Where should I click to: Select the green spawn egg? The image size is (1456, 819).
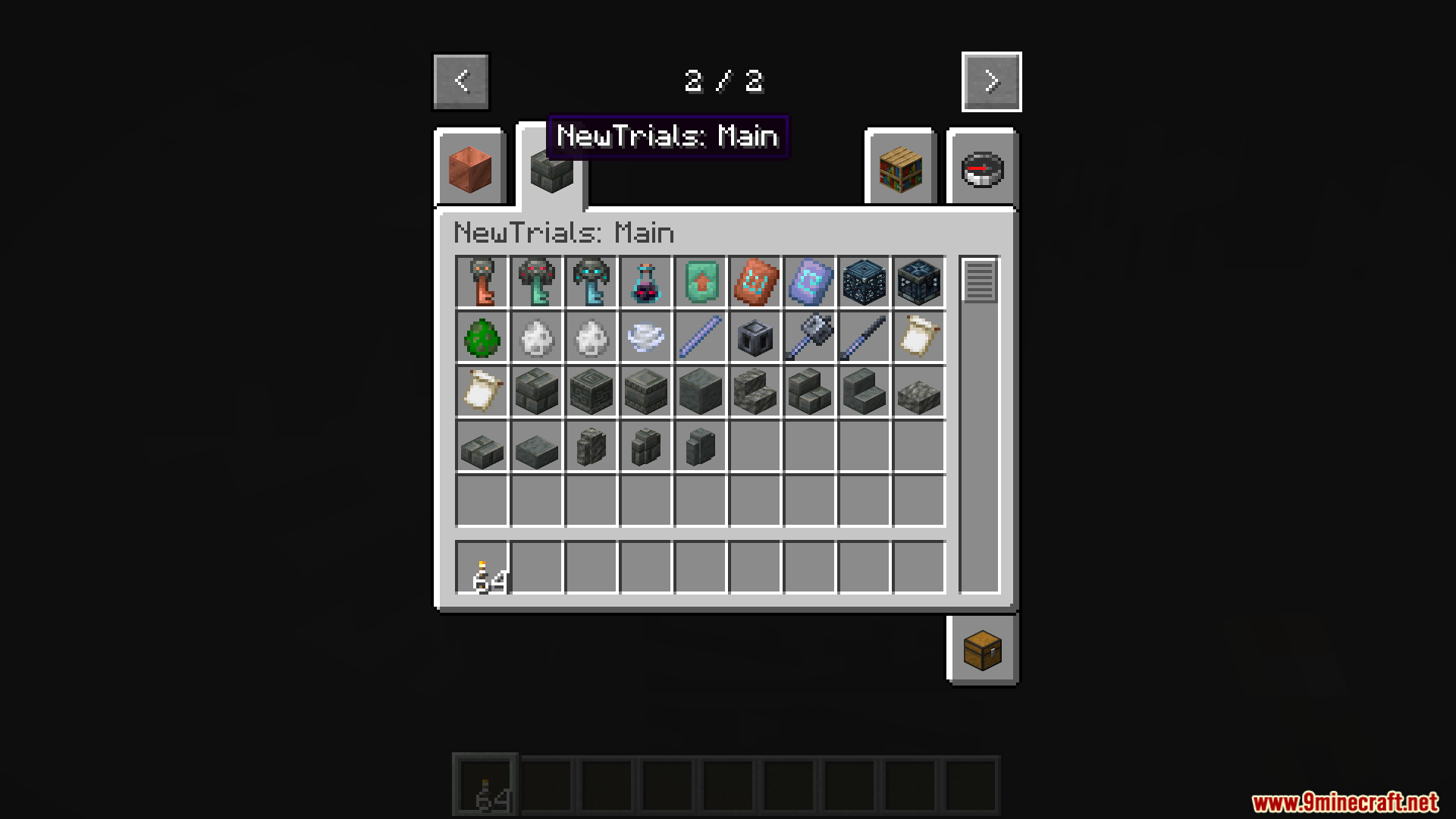(x=482, y=337)
